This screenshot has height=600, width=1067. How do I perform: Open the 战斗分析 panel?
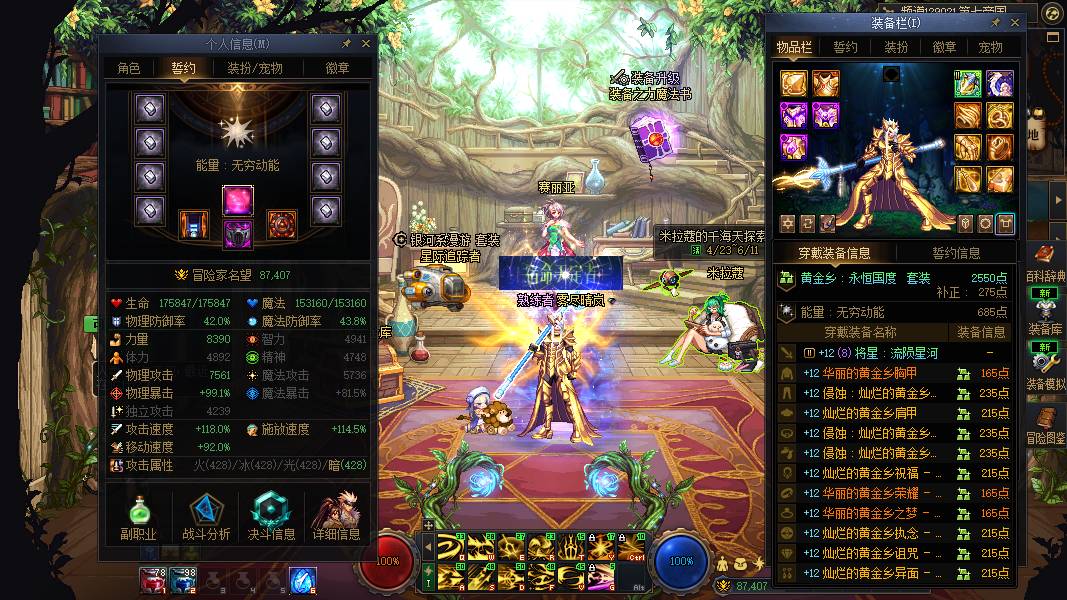pyautogui.click(x=206, y=516)
